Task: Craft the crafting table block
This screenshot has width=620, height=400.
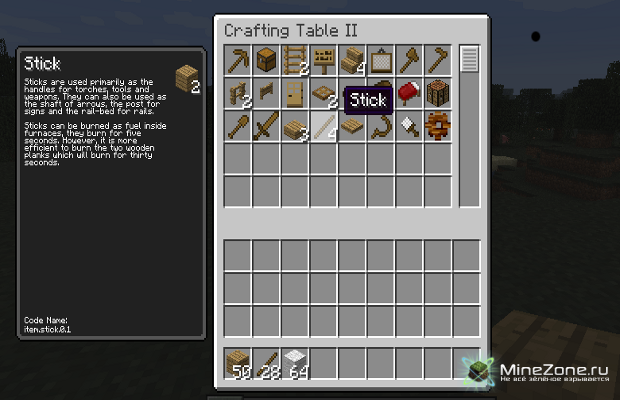Action: [438, 94]
